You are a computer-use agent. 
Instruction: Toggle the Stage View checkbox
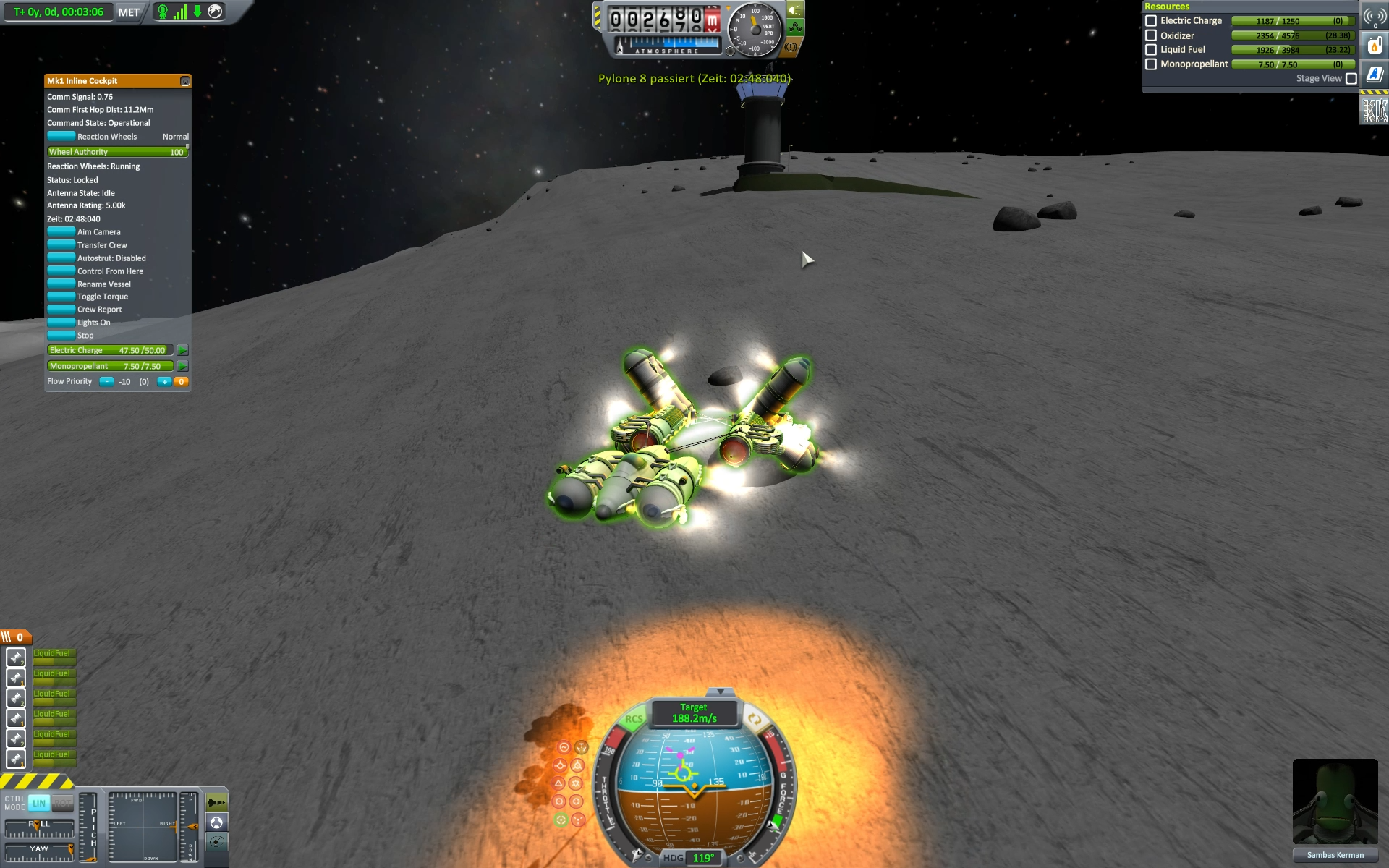coord(1351,79)
